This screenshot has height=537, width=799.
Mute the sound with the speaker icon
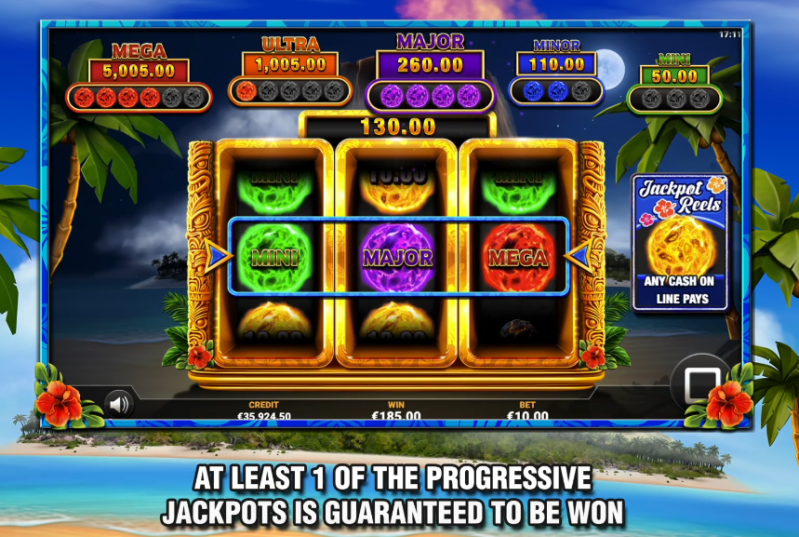point(120,403)
